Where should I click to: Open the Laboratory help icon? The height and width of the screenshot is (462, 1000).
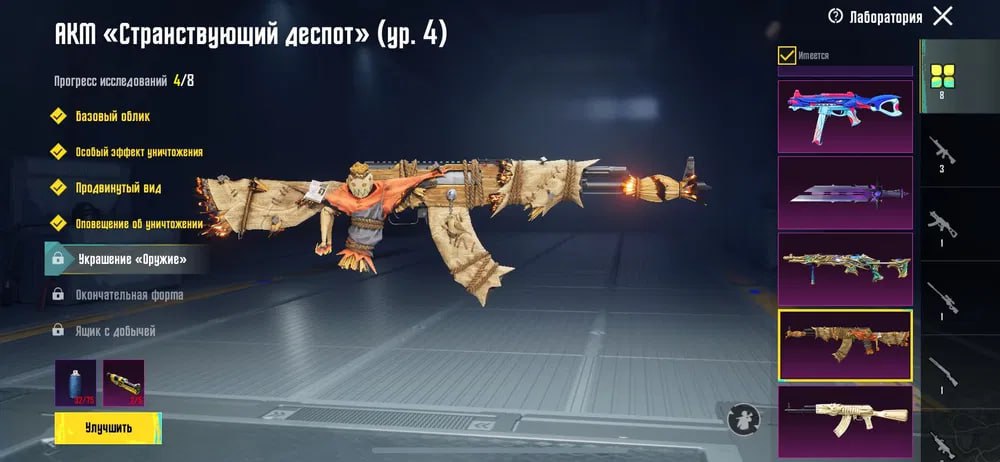(836, 16)
